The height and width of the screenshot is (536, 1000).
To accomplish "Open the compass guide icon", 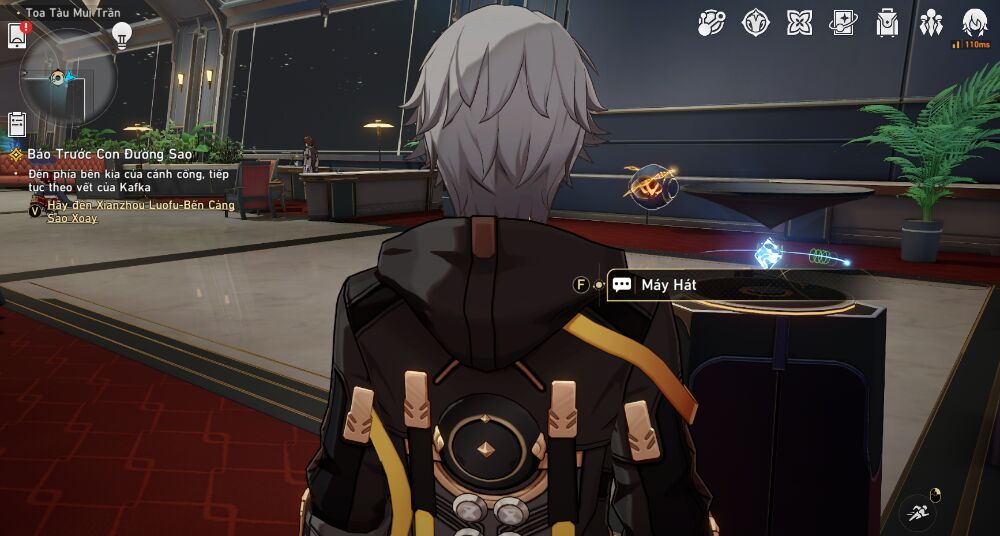I will pyautogui.click(x=755, y=22).
